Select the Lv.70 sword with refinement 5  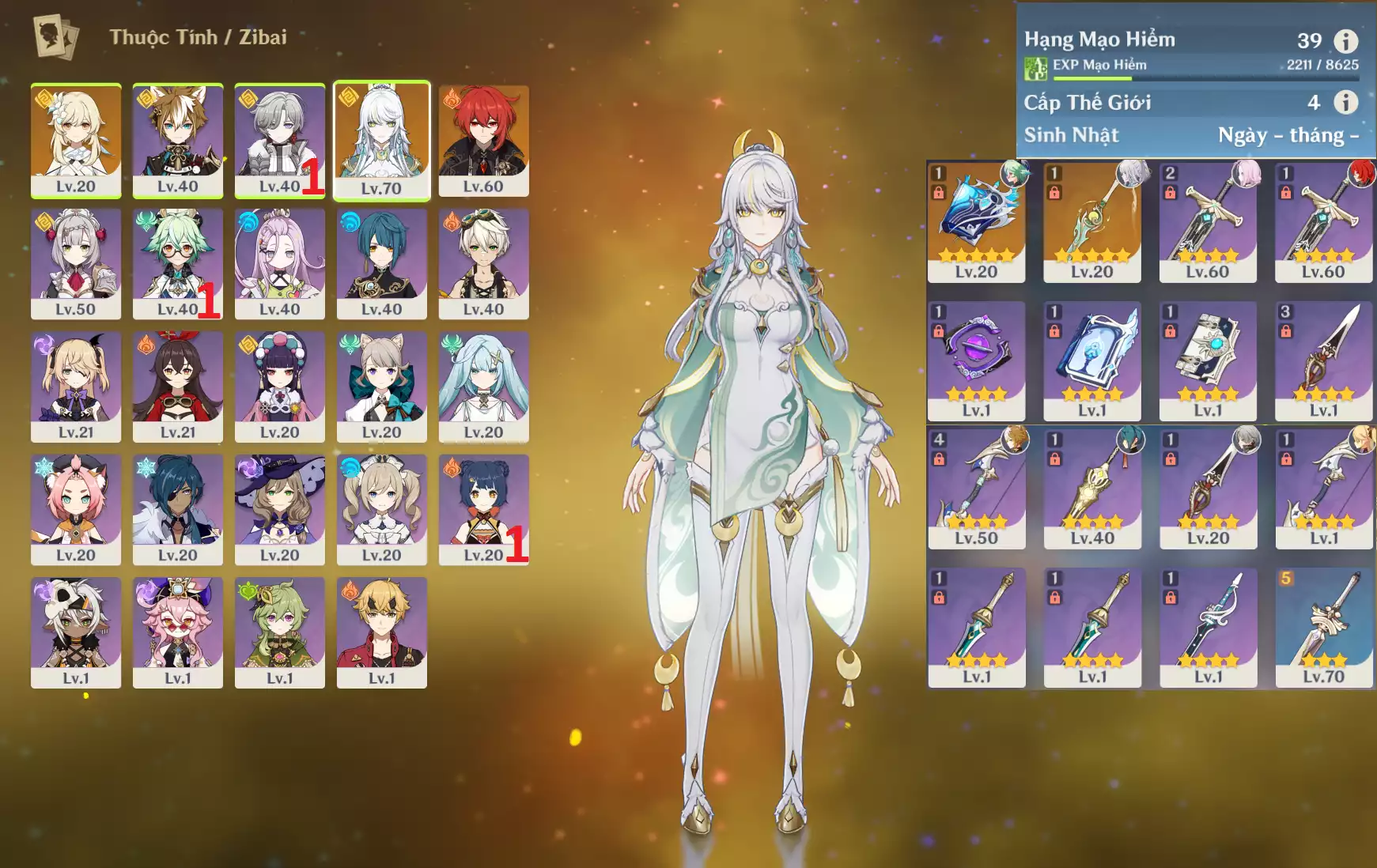coord(1323,628)
